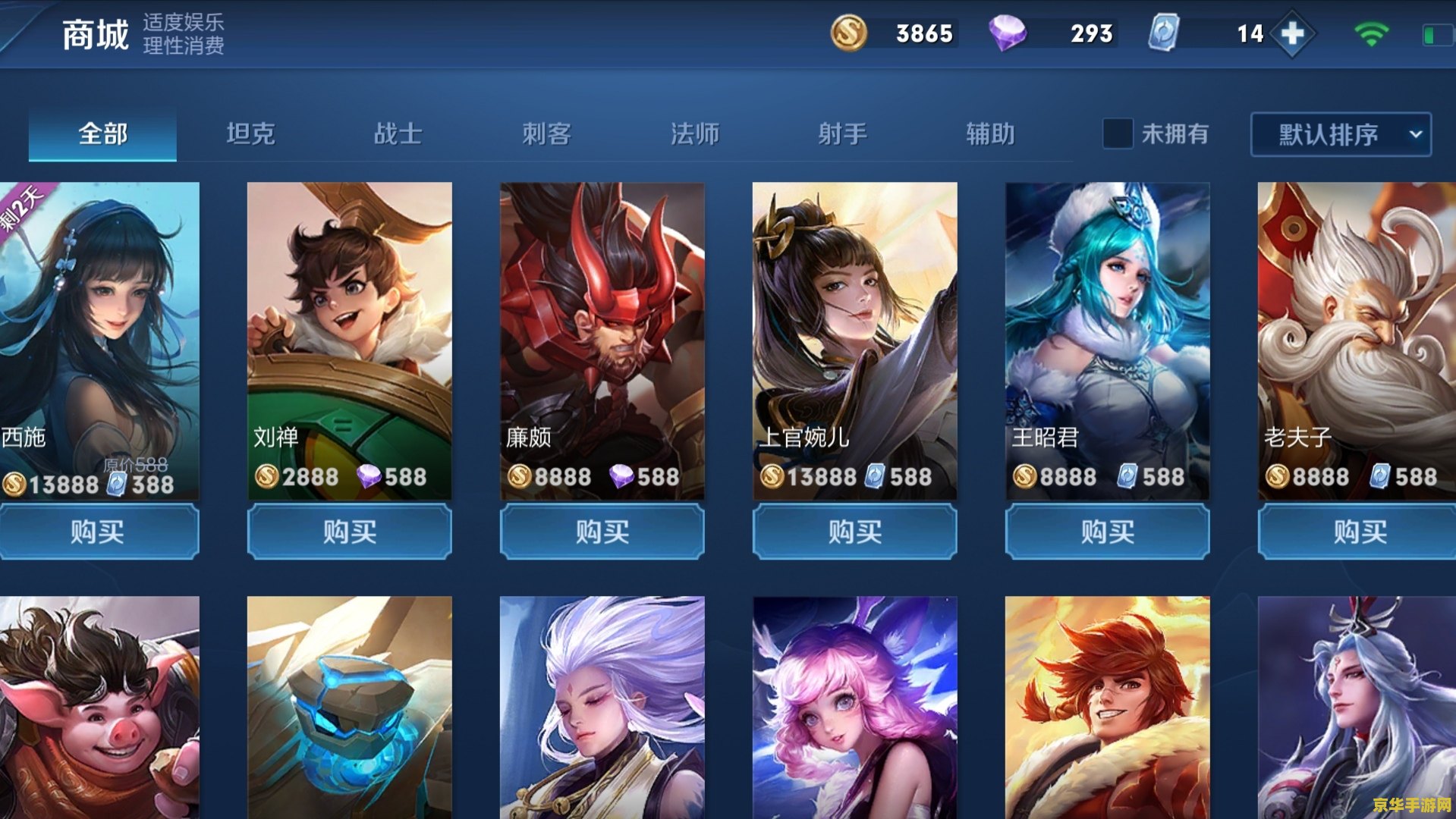Screen dimensions: 1456x819
Task: Click the plus button to add vouchers
Action: [x=1292, y=33]
